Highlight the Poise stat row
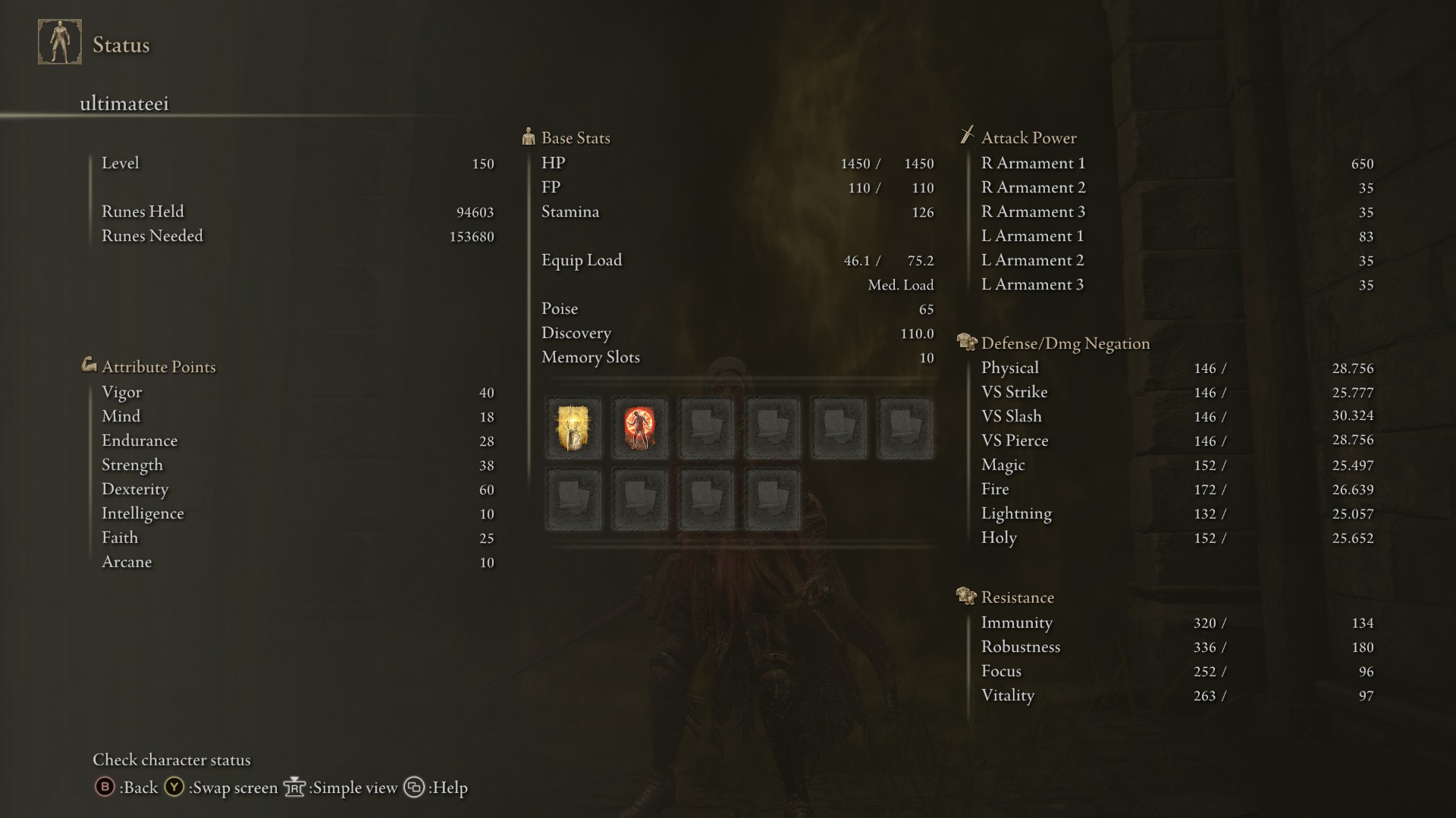1456x818 pixels. pyautogui.click(x=737, y=309)
